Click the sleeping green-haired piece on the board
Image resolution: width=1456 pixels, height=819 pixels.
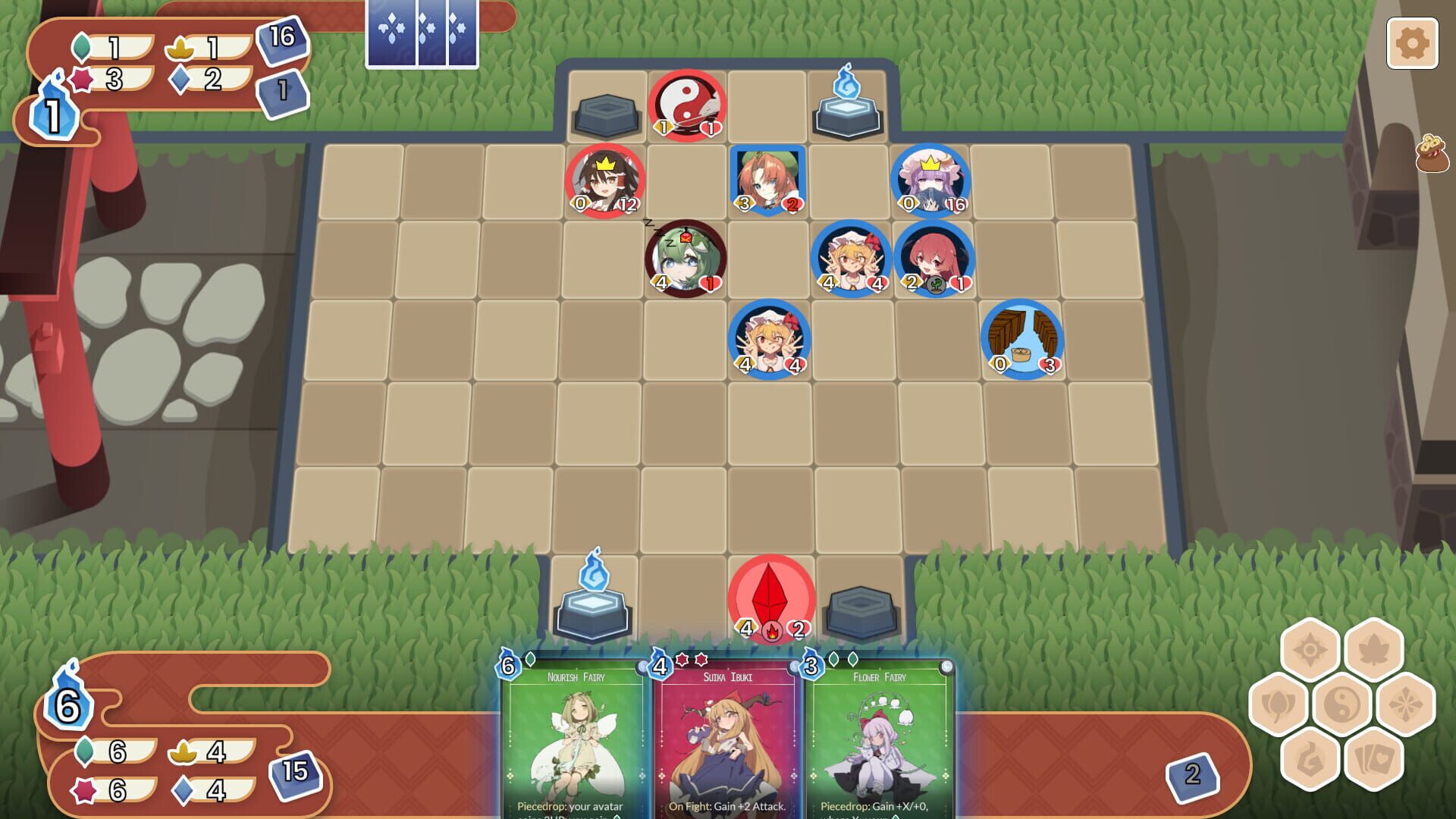684,258
